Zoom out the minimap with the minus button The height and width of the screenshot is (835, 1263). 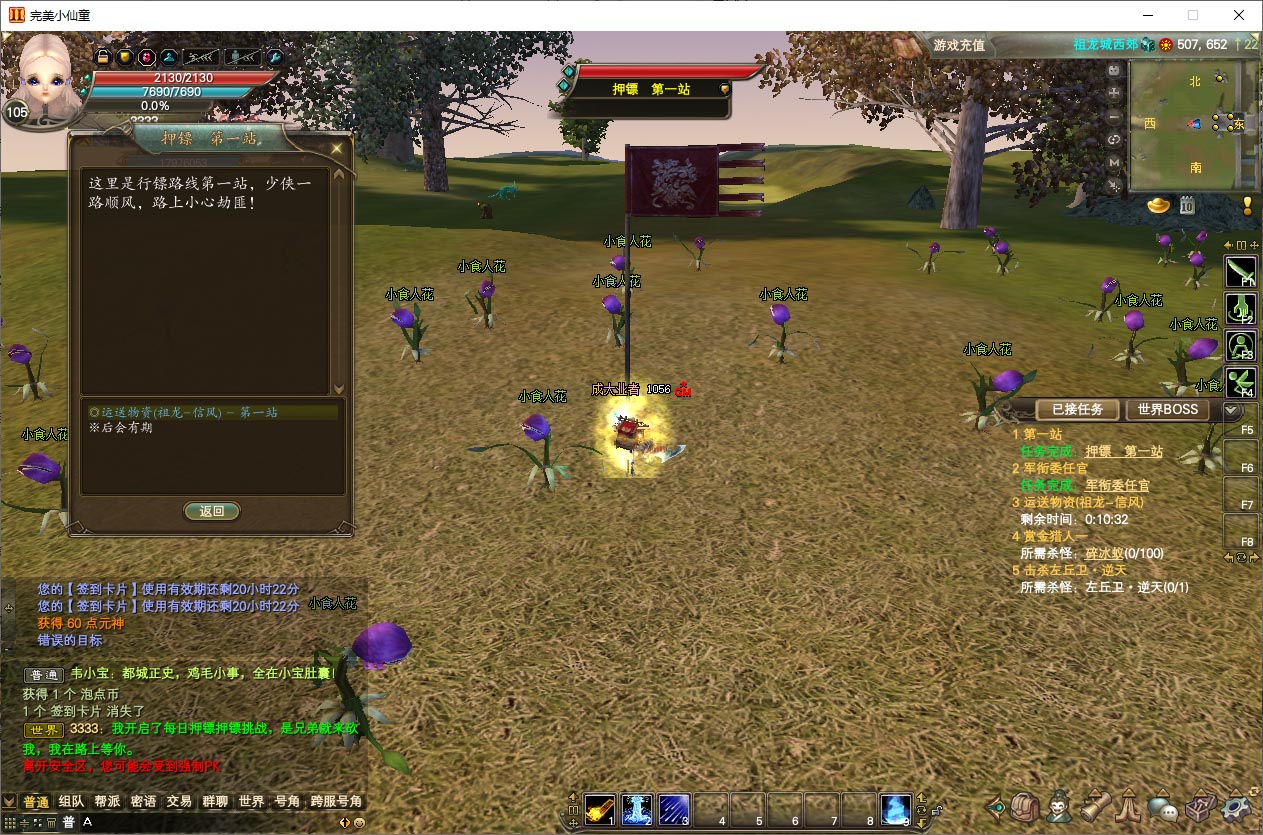[x=1114, y=116]
